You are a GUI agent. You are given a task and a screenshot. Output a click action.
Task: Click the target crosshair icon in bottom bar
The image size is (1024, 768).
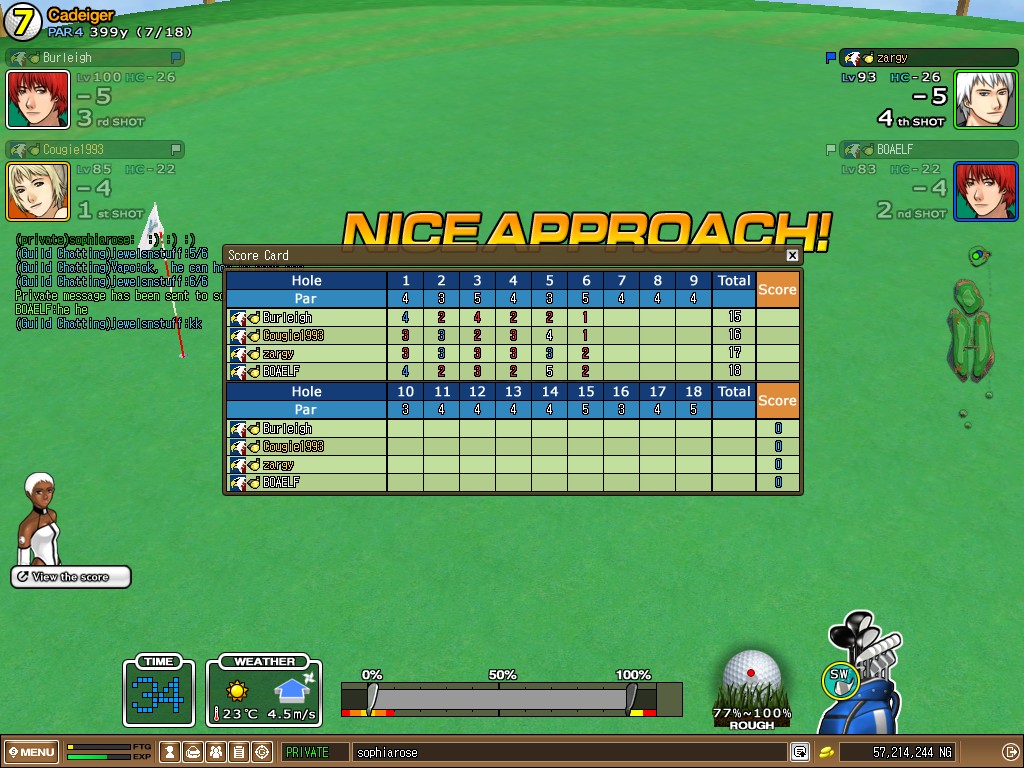[x=262, y=752]
